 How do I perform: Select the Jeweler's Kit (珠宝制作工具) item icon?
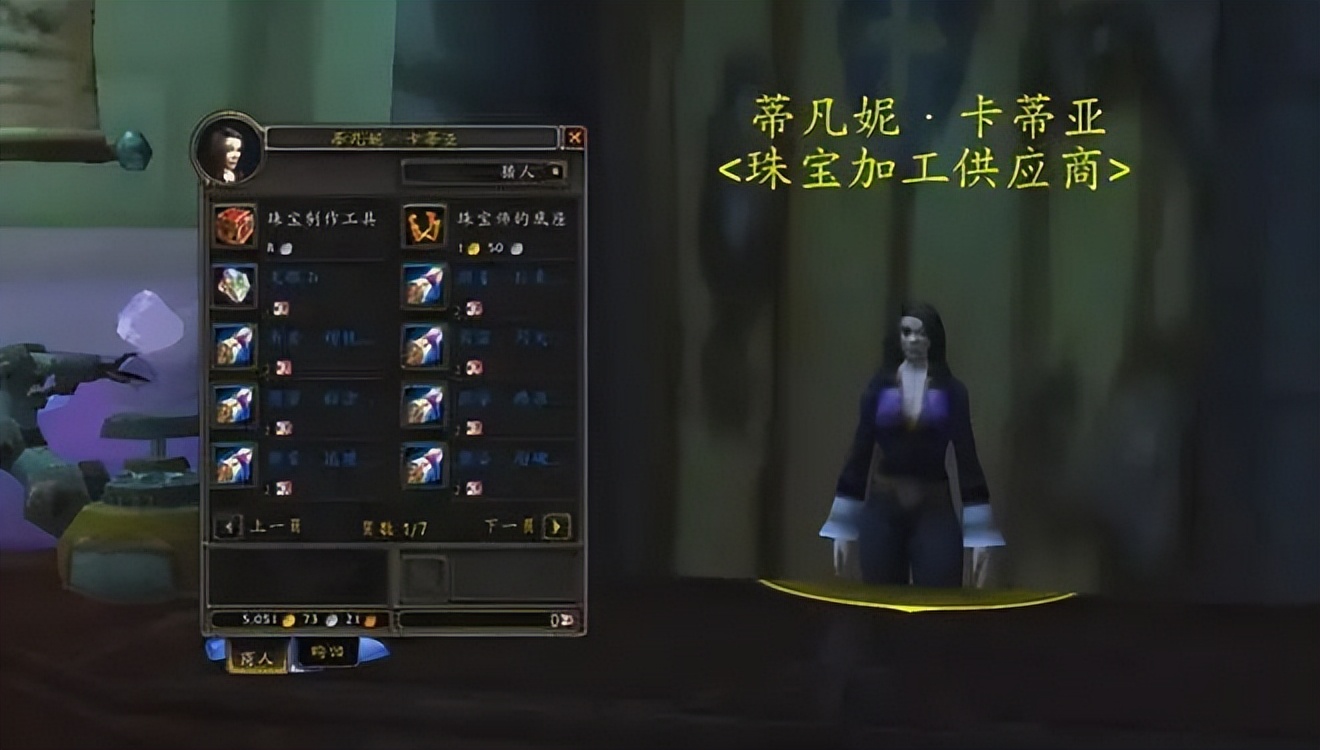pos(232,227)
